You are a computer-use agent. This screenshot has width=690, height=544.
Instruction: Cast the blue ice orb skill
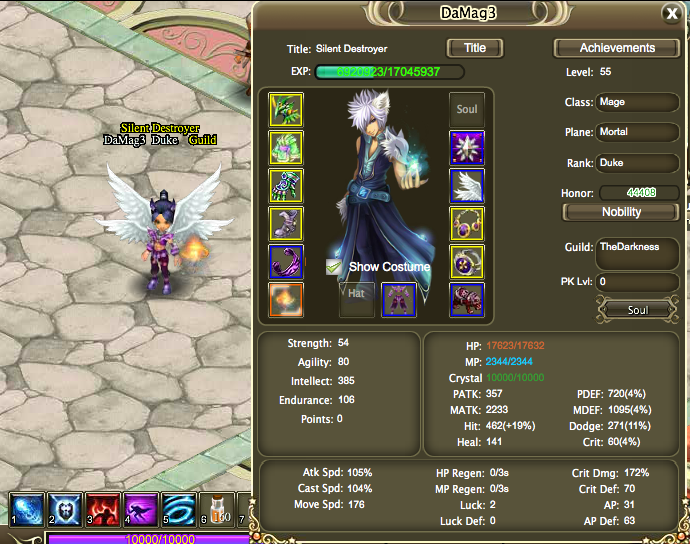26,508
